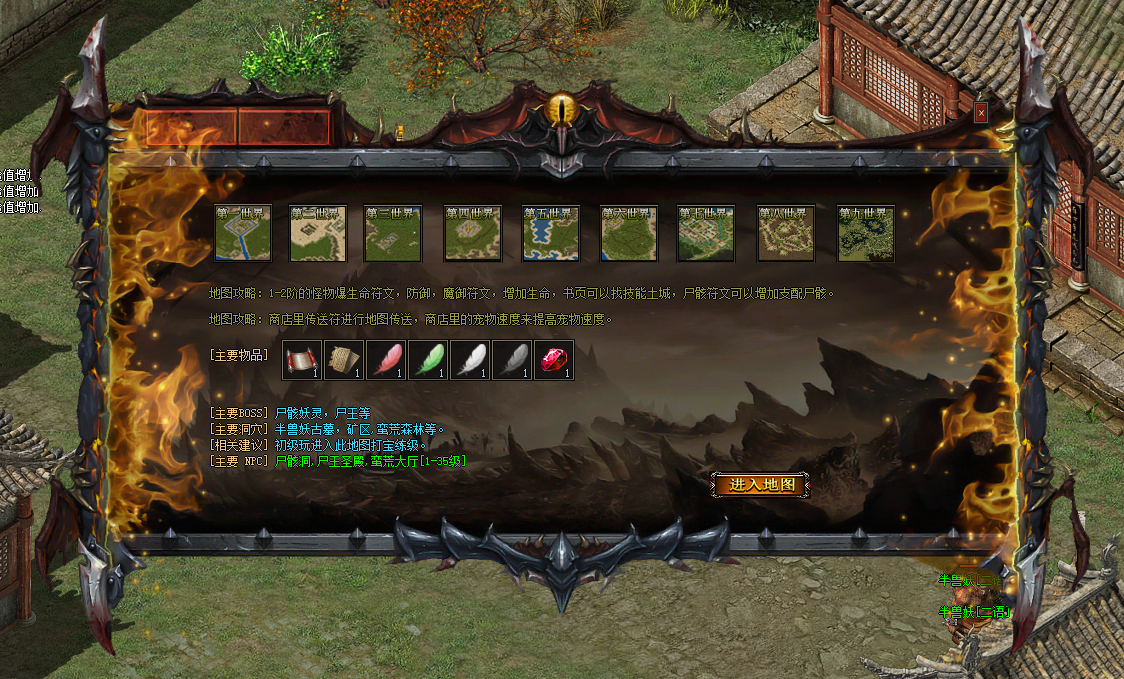This screenshot has width=1124, height=679.
Task: Pick the 第九世界 world tile
Action: pos(865,233)
